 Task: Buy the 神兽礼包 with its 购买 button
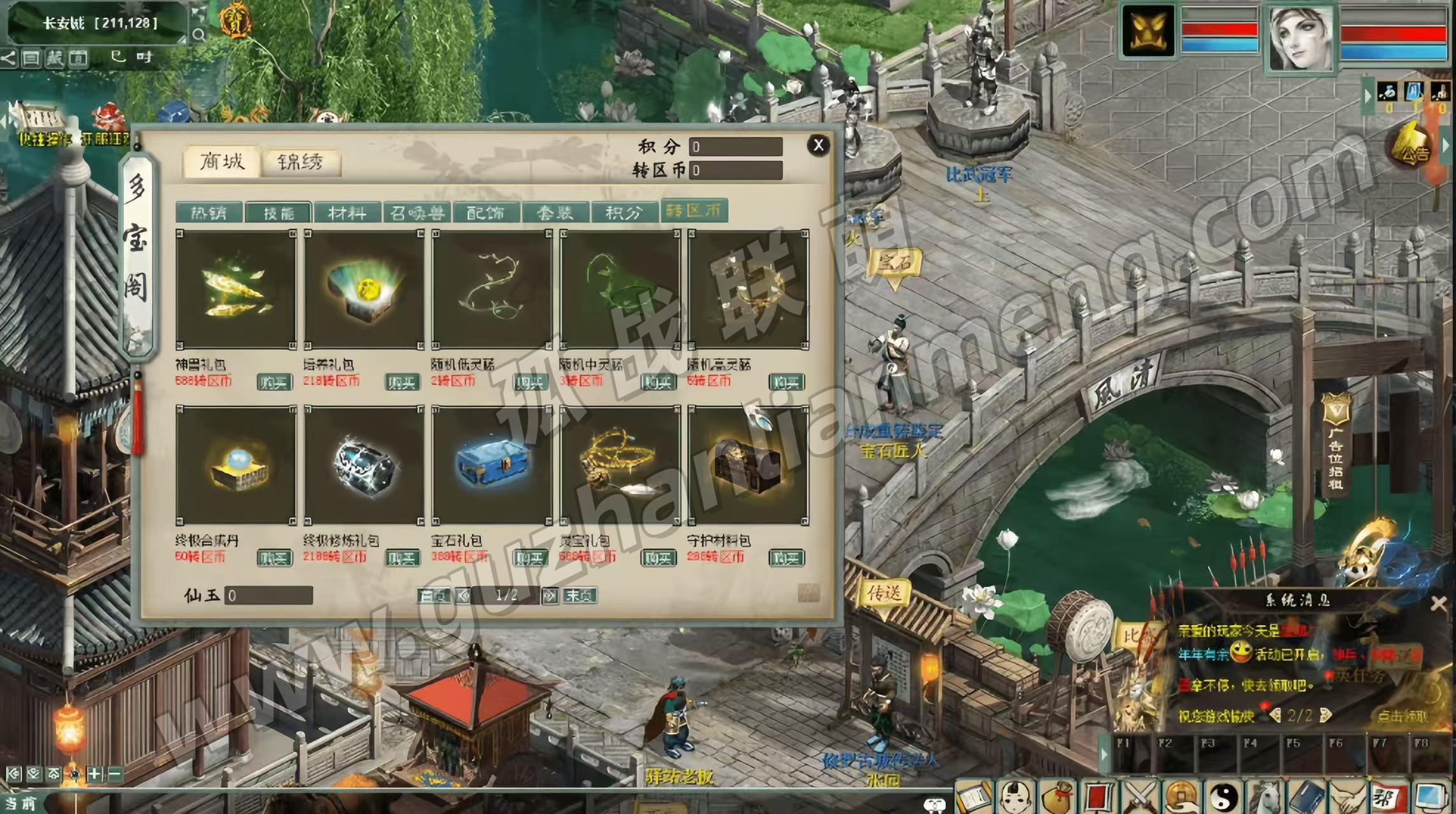coord(274,382)
